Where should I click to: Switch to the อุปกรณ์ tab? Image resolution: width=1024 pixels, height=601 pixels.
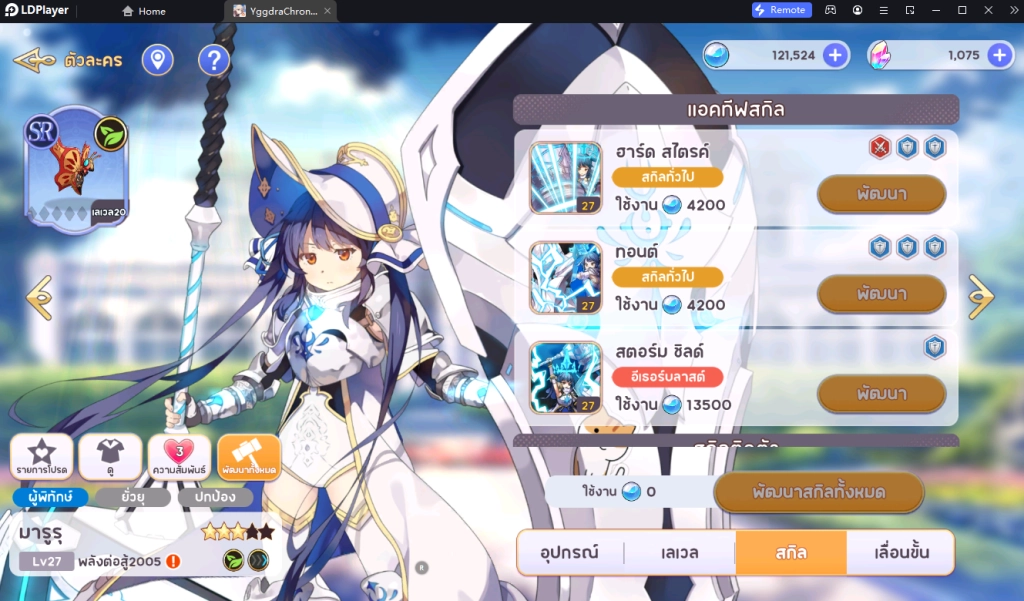(570, 552)
